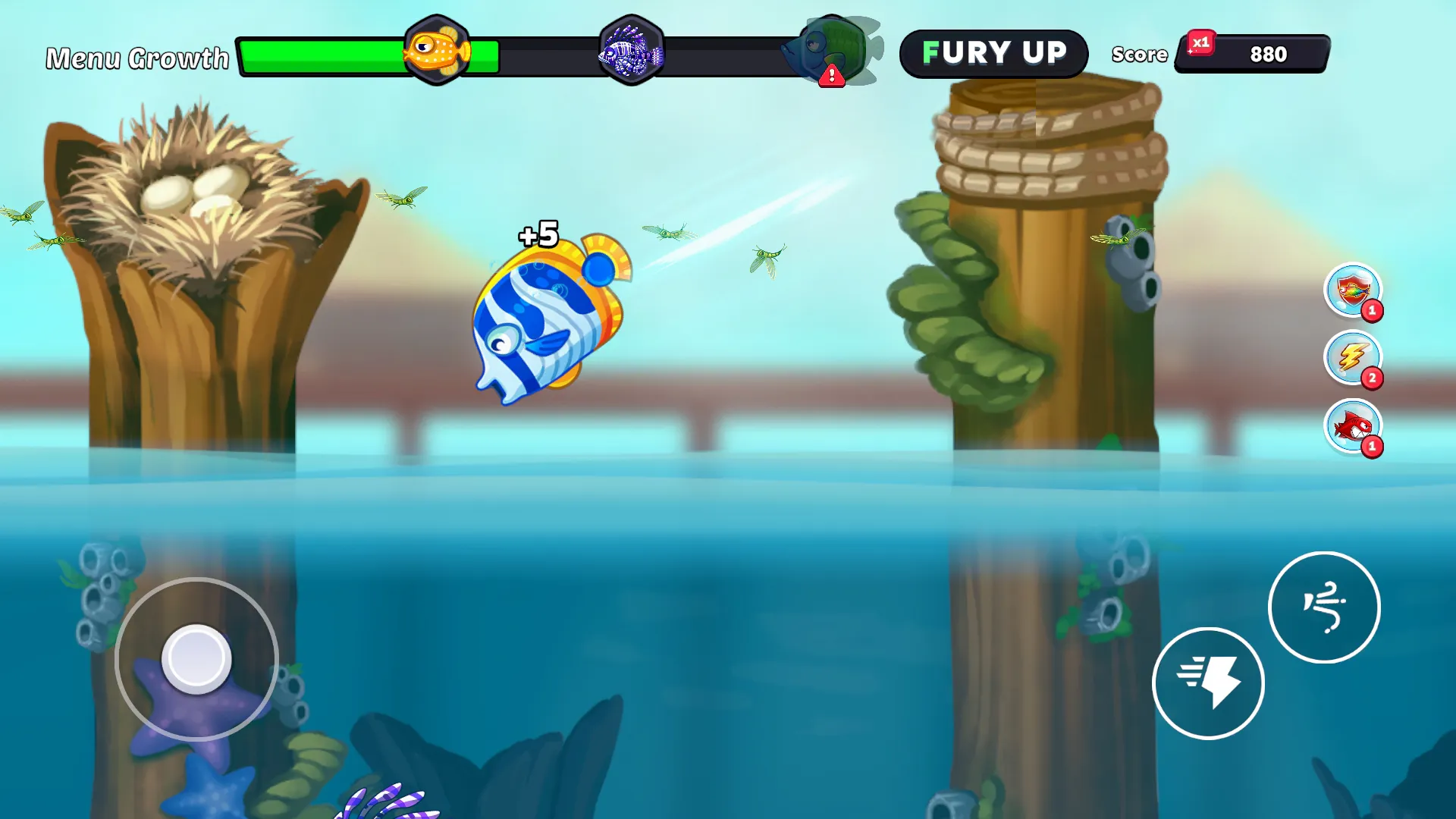Image resolution: width=1456 pixels, height=819 pixels.
Task: Use the lightning bolt power-up
Action: 1353,359
